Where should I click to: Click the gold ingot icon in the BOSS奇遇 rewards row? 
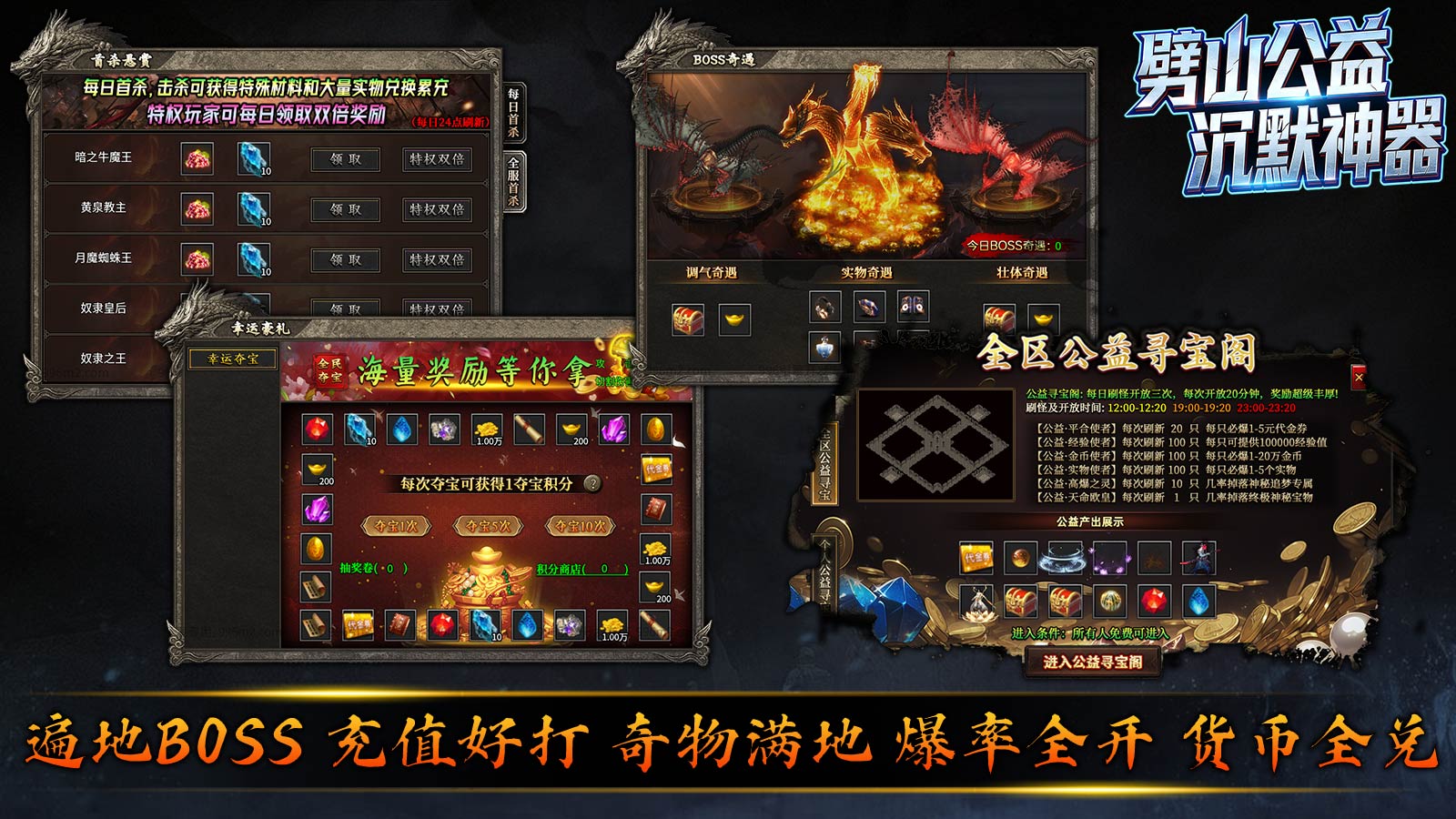click(x=733, y=319)
